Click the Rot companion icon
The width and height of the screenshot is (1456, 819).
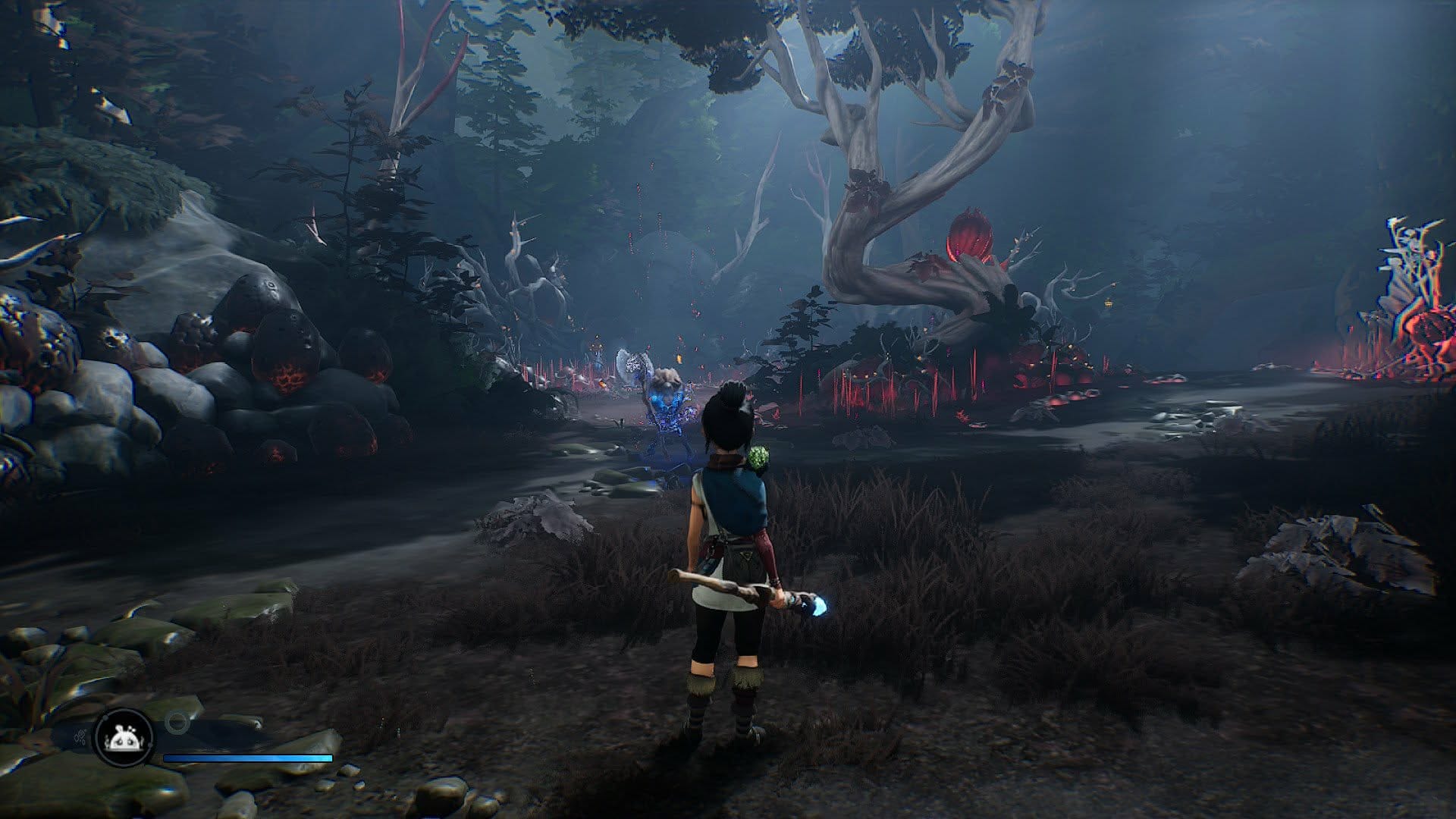tap(123, 738)
